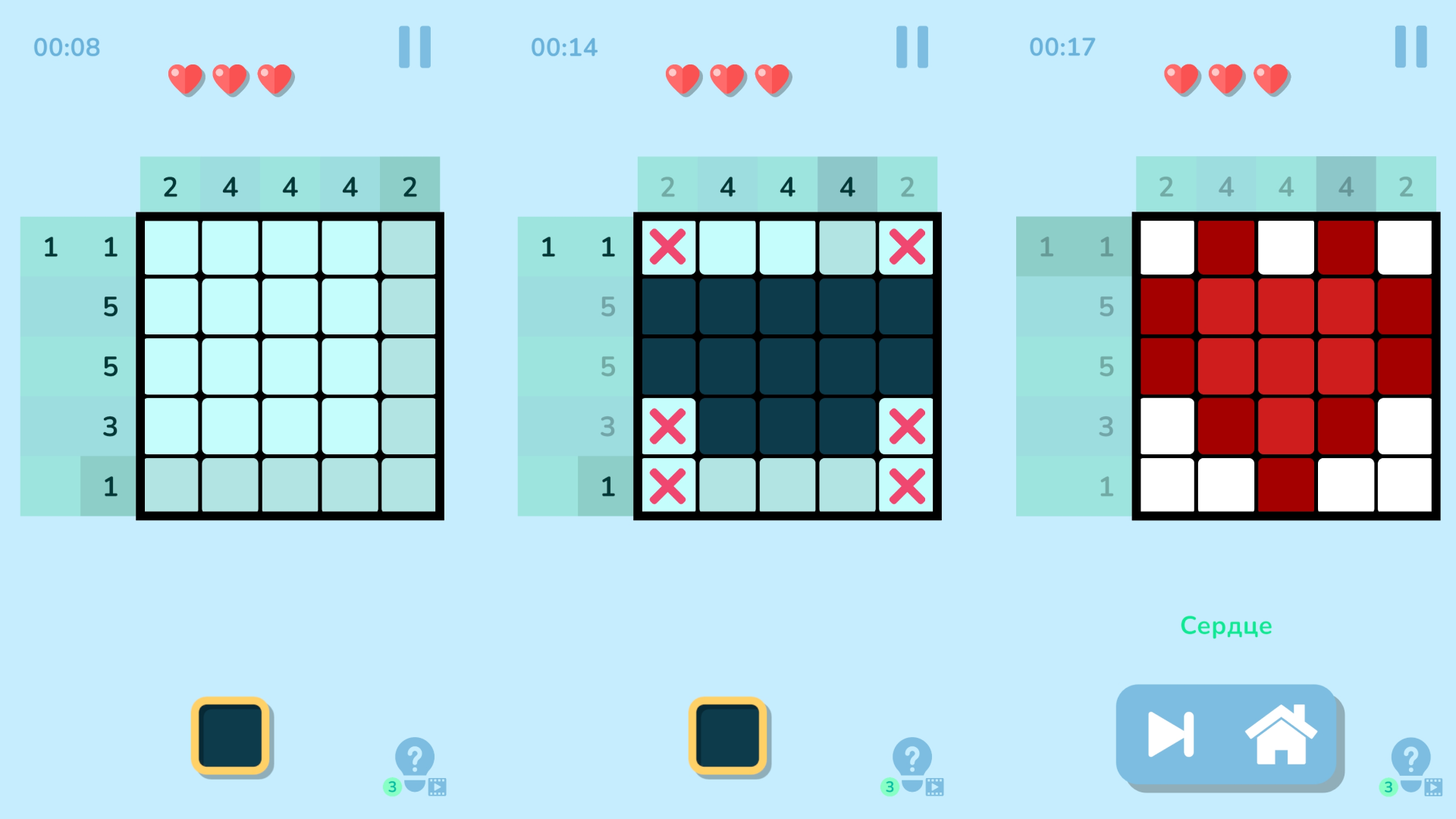Pause the right completed puzzle
Viewport: 1456px width, 819px height.
point(1409,46)
